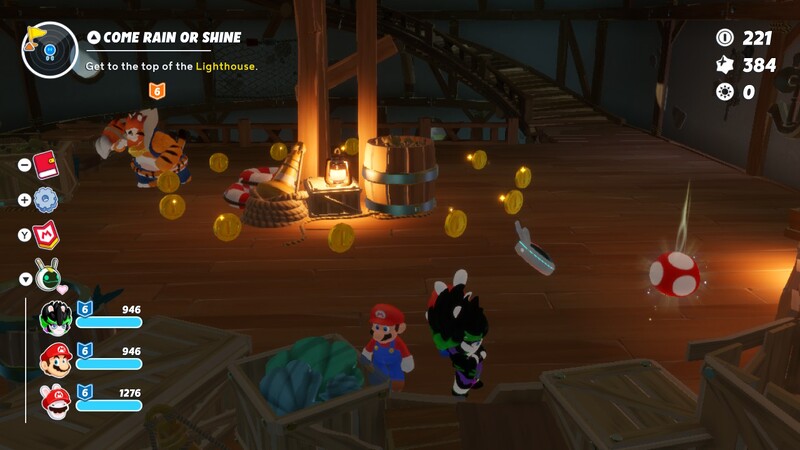Choose Mario's portrait in the party list
This screenshot has height=450, width=800.
click(55, 358)
